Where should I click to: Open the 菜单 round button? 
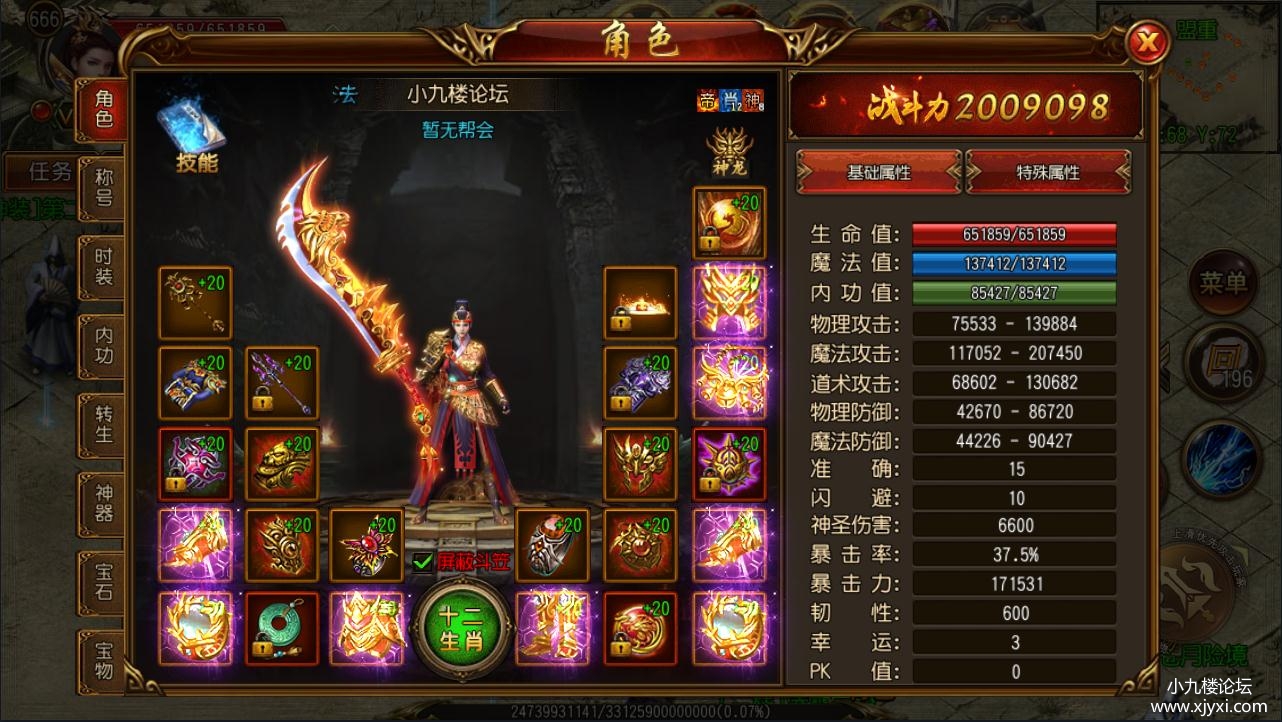coord(1223,284)
